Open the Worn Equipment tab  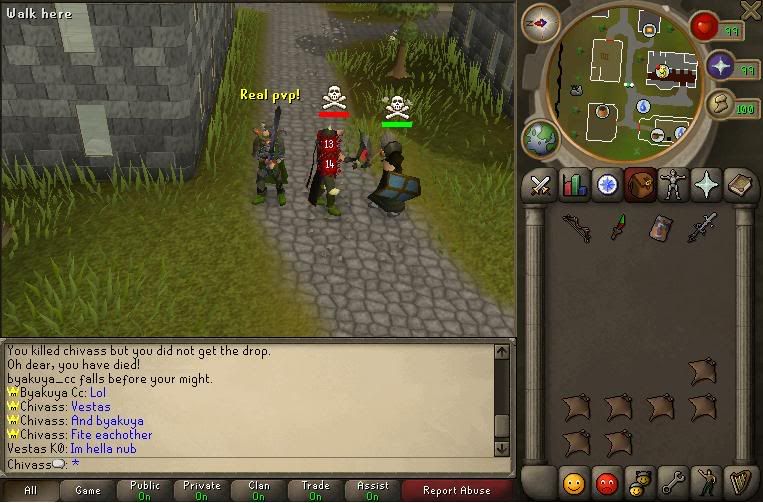671,186
